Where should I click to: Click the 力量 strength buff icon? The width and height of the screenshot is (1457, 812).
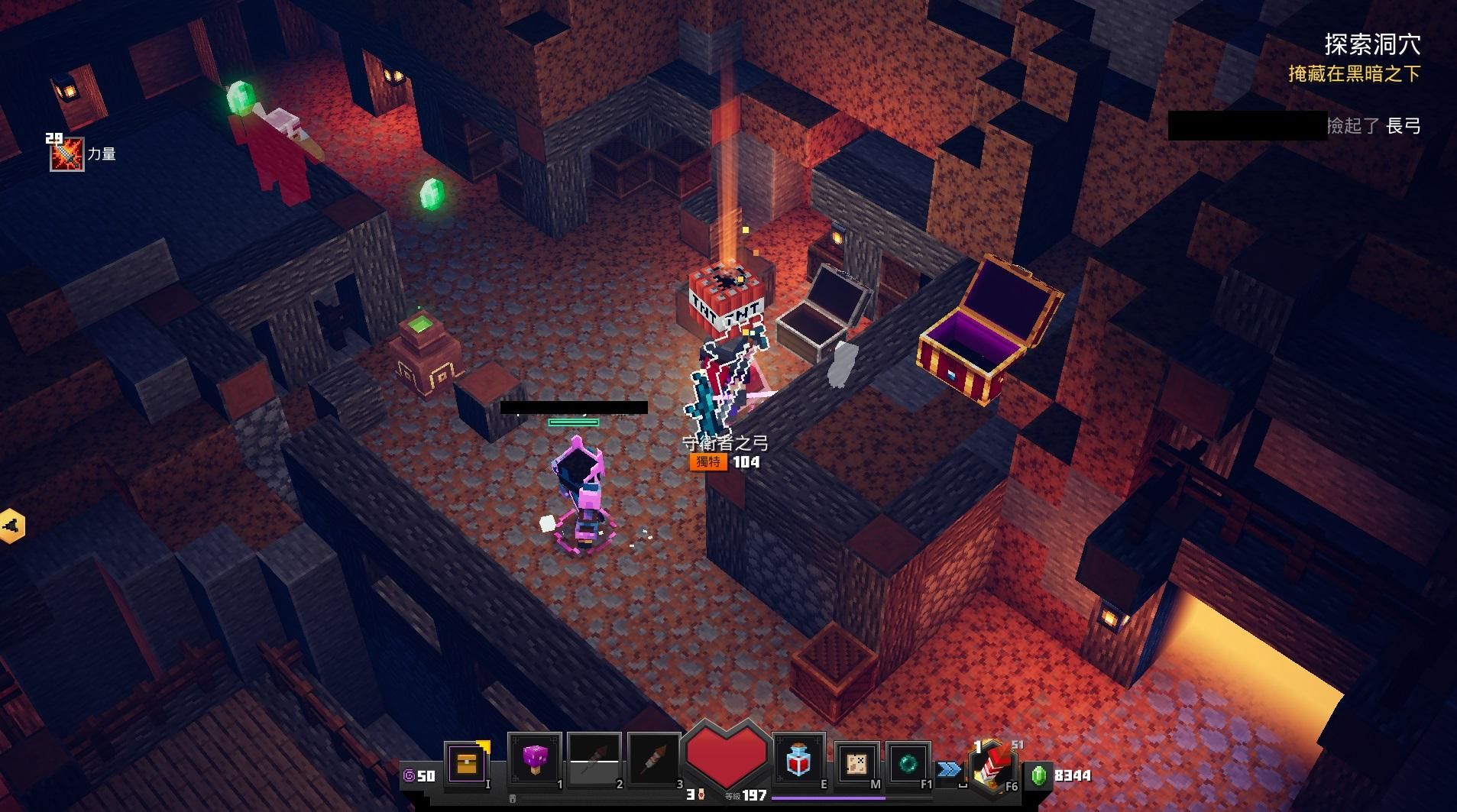[67, 154]
